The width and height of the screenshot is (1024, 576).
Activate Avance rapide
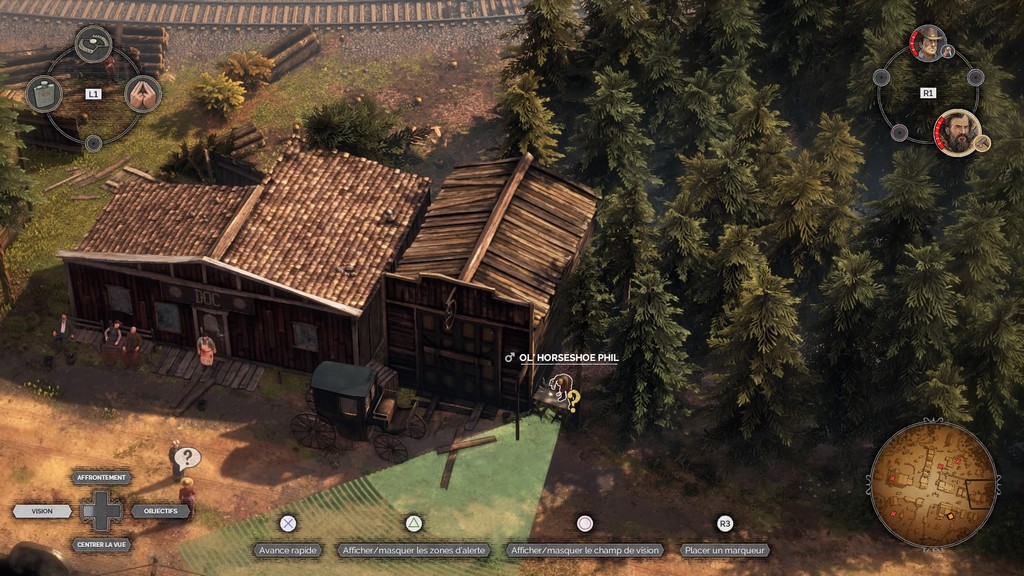[x=287, y=550]
